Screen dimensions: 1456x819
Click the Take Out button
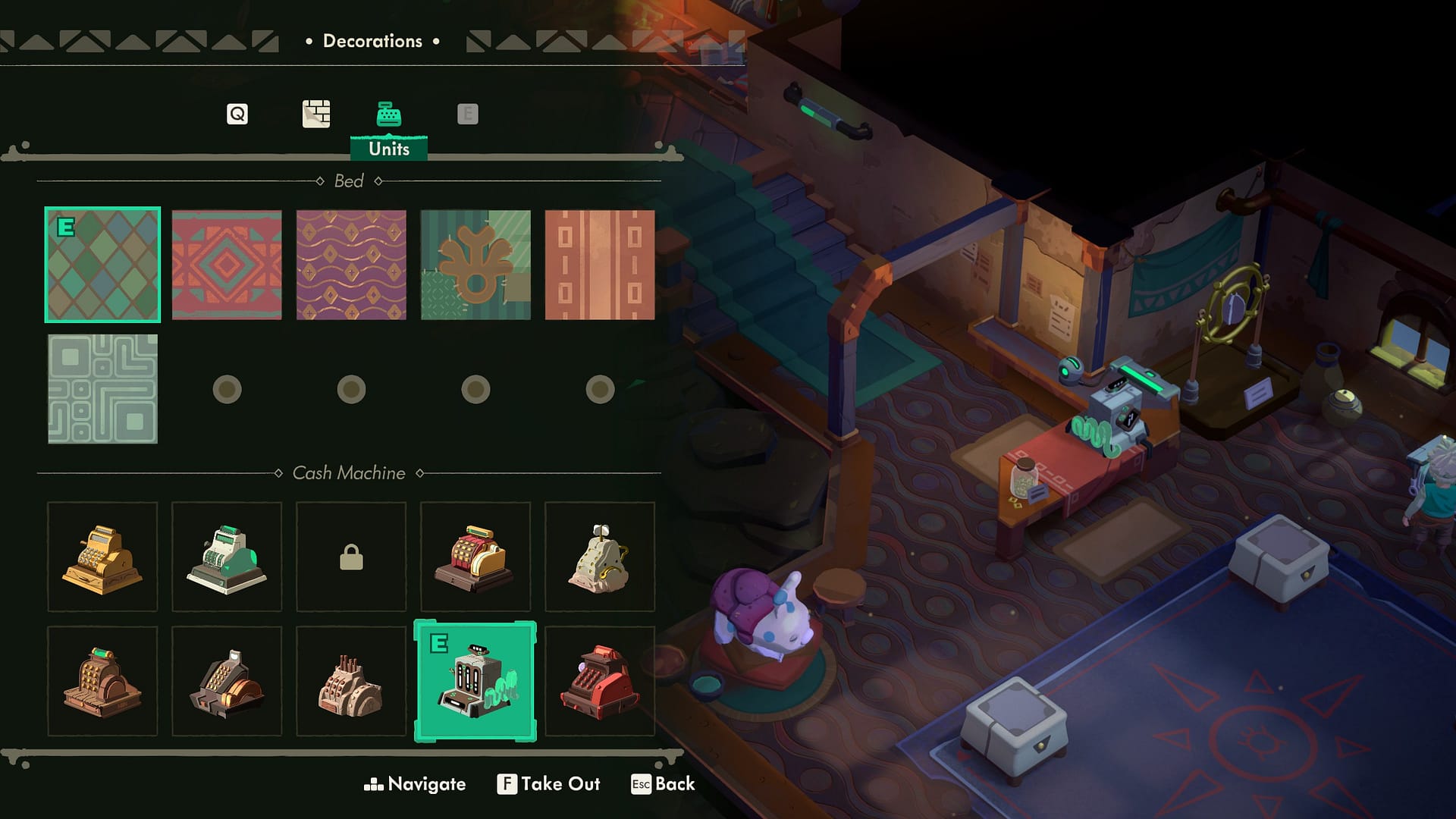(549, 784)
